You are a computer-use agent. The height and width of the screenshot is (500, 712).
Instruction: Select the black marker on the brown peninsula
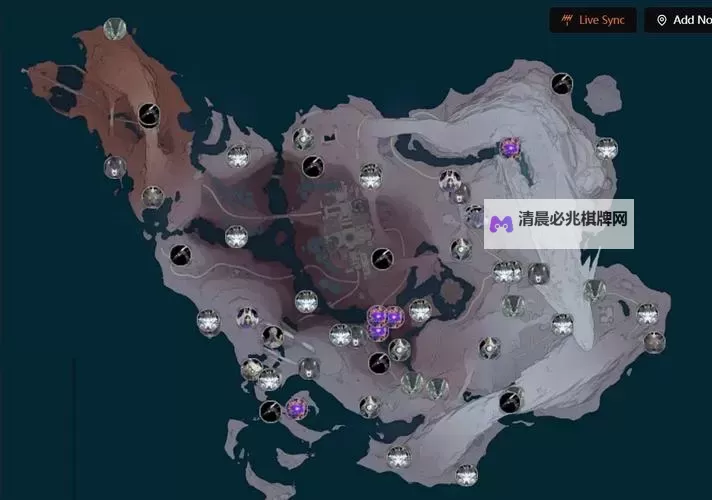[x=150, y=115]
